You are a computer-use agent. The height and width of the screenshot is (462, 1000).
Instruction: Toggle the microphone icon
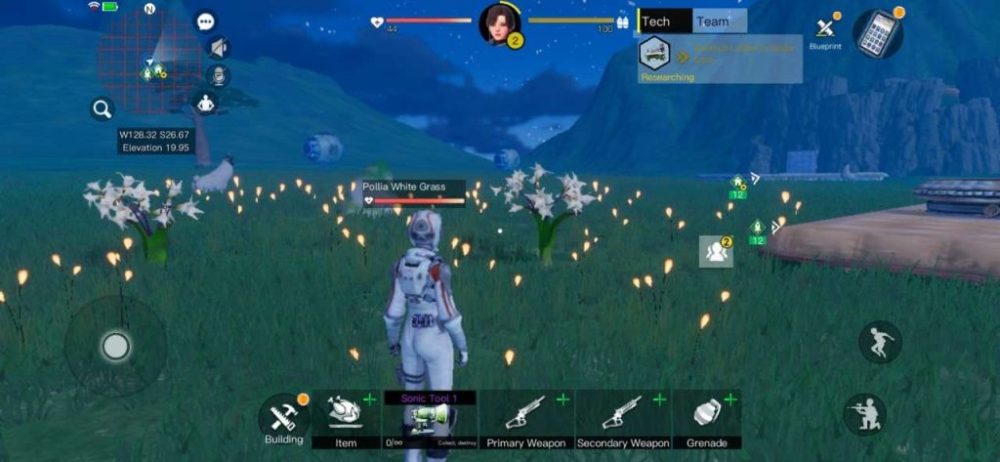point(216,75)
